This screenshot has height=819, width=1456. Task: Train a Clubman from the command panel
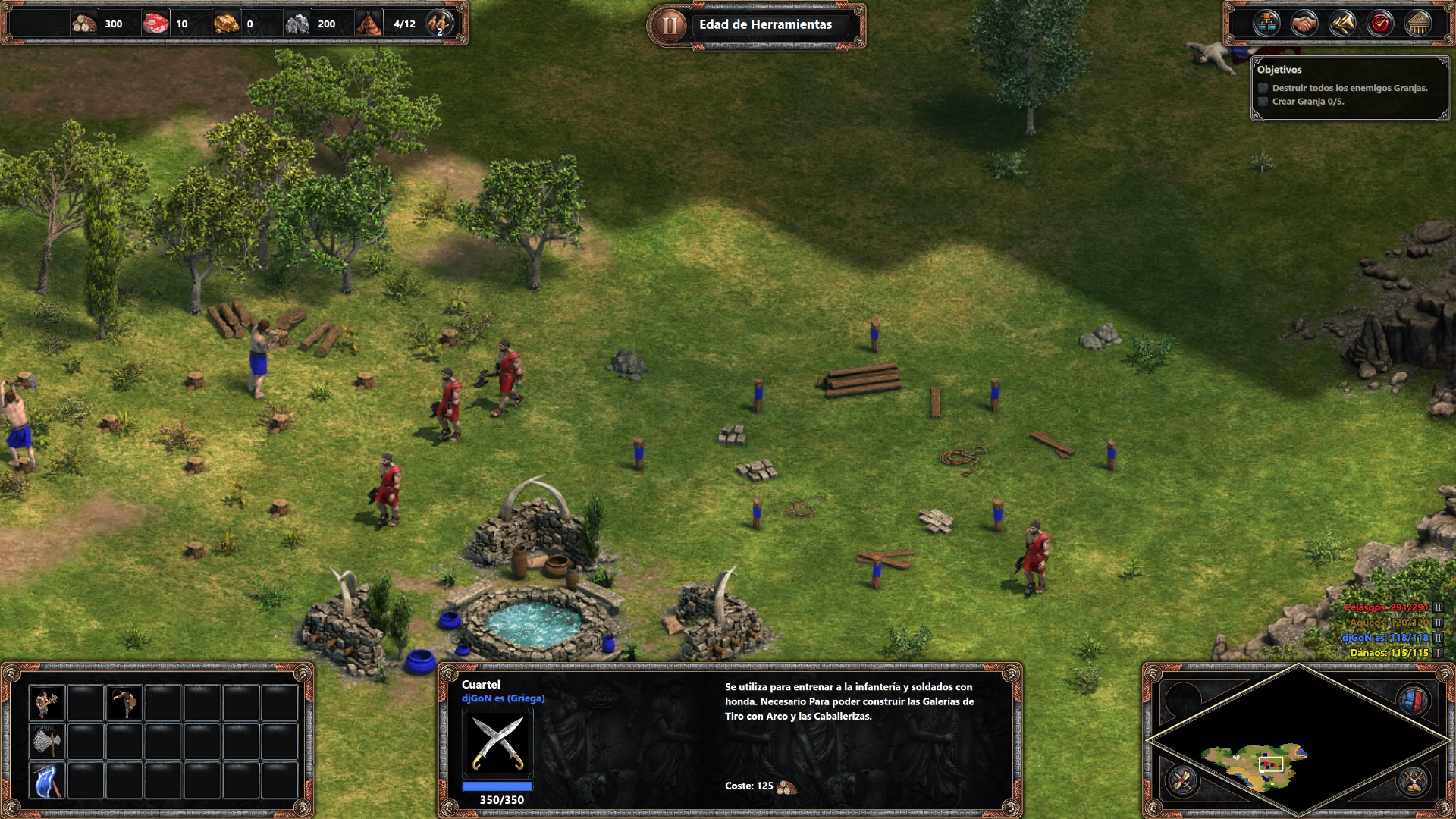tap(46, 703)
